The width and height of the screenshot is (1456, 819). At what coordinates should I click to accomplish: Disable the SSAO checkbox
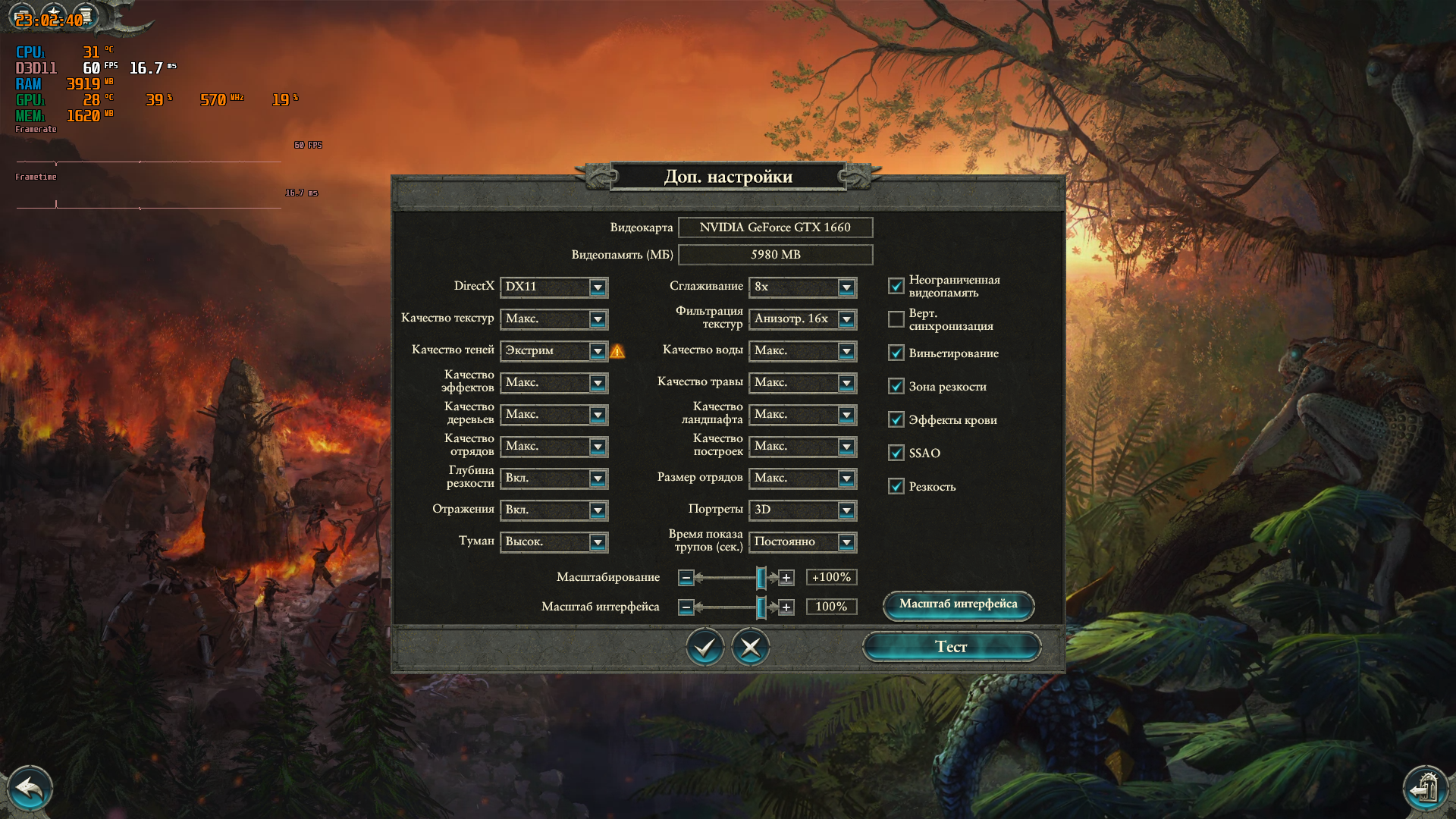tap(896, 453)
